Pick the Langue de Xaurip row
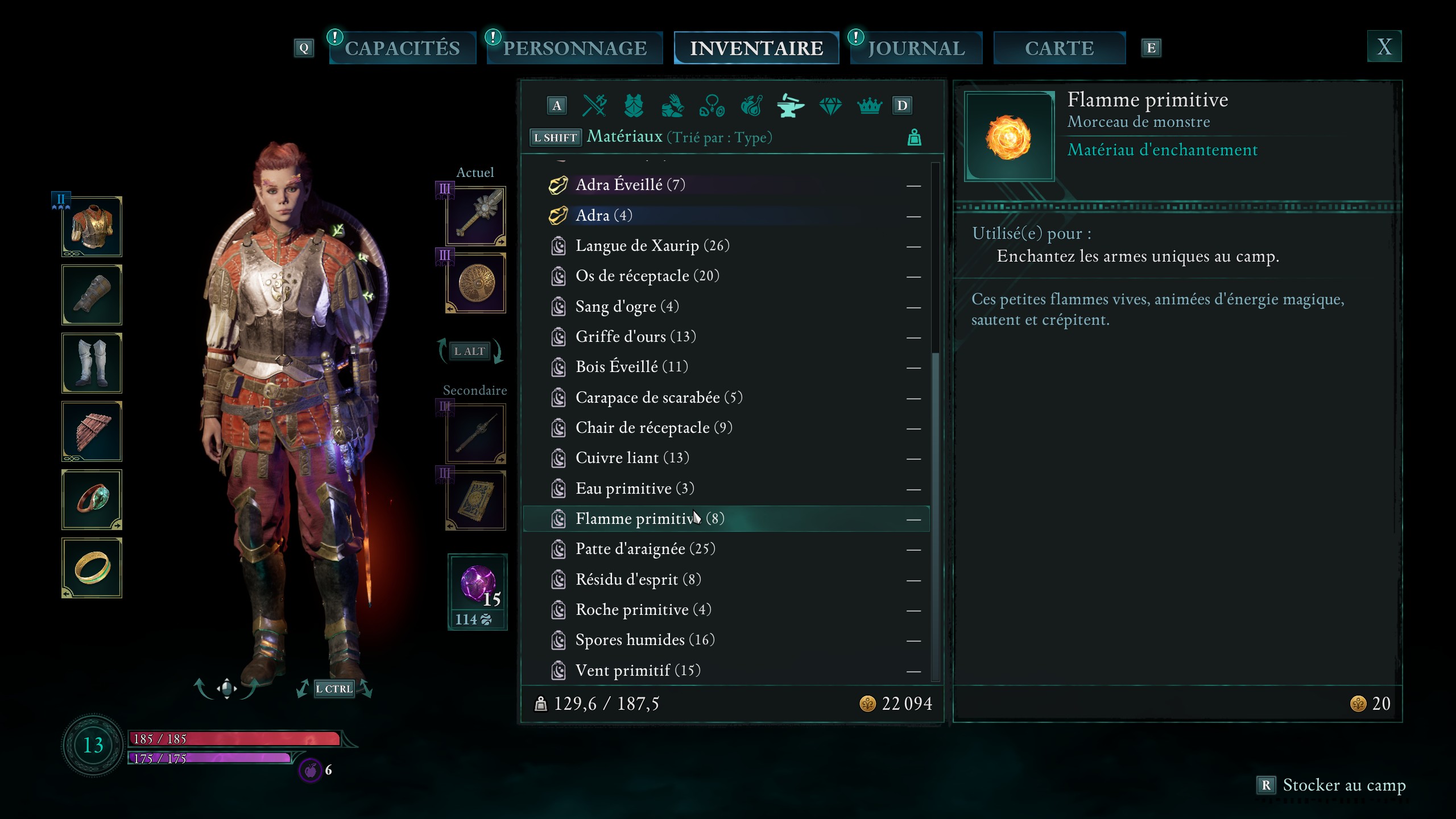Screen dimensions: 1456x819 [x=652, y=246]
